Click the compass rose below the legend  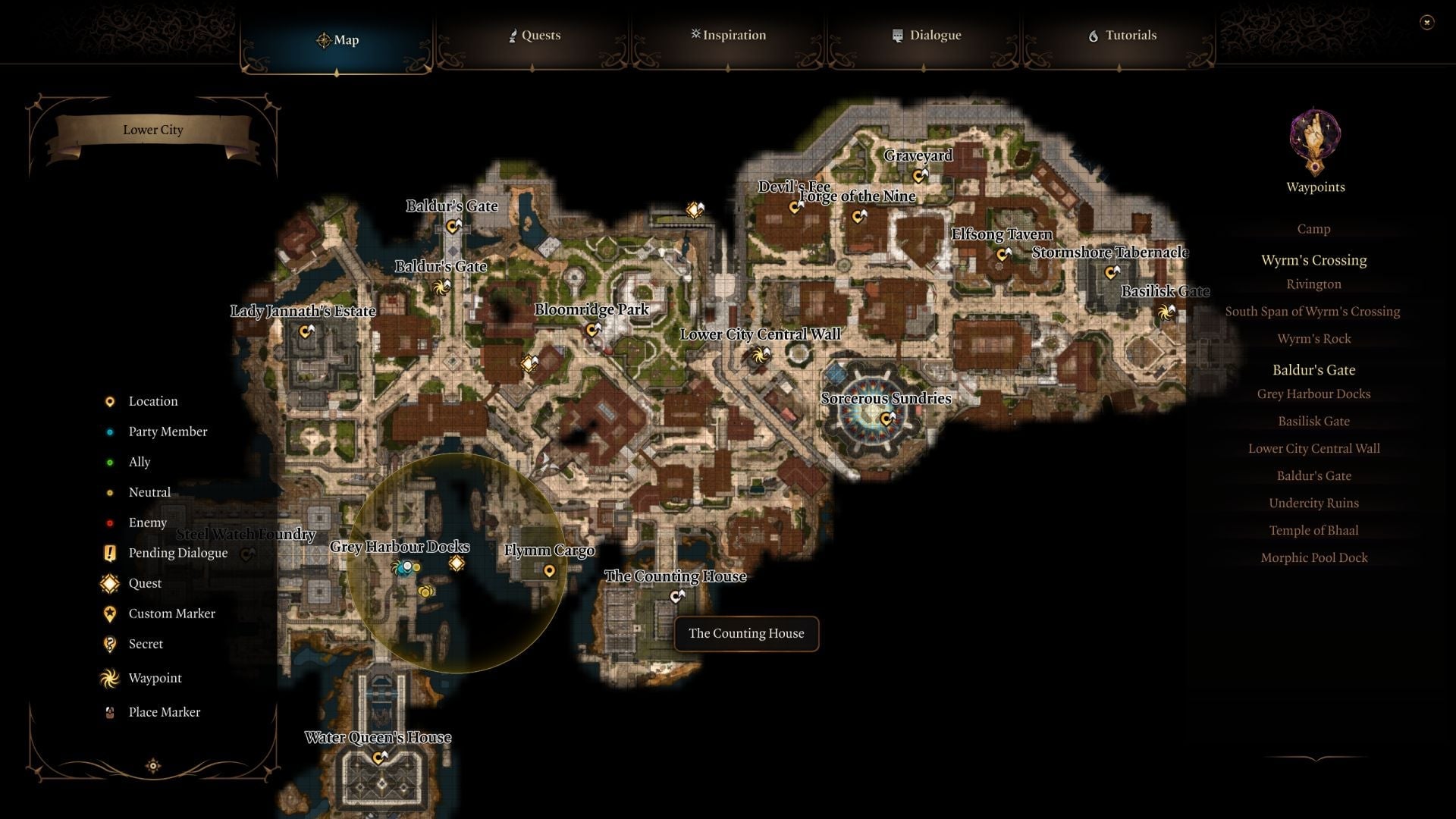pos(152,767)
